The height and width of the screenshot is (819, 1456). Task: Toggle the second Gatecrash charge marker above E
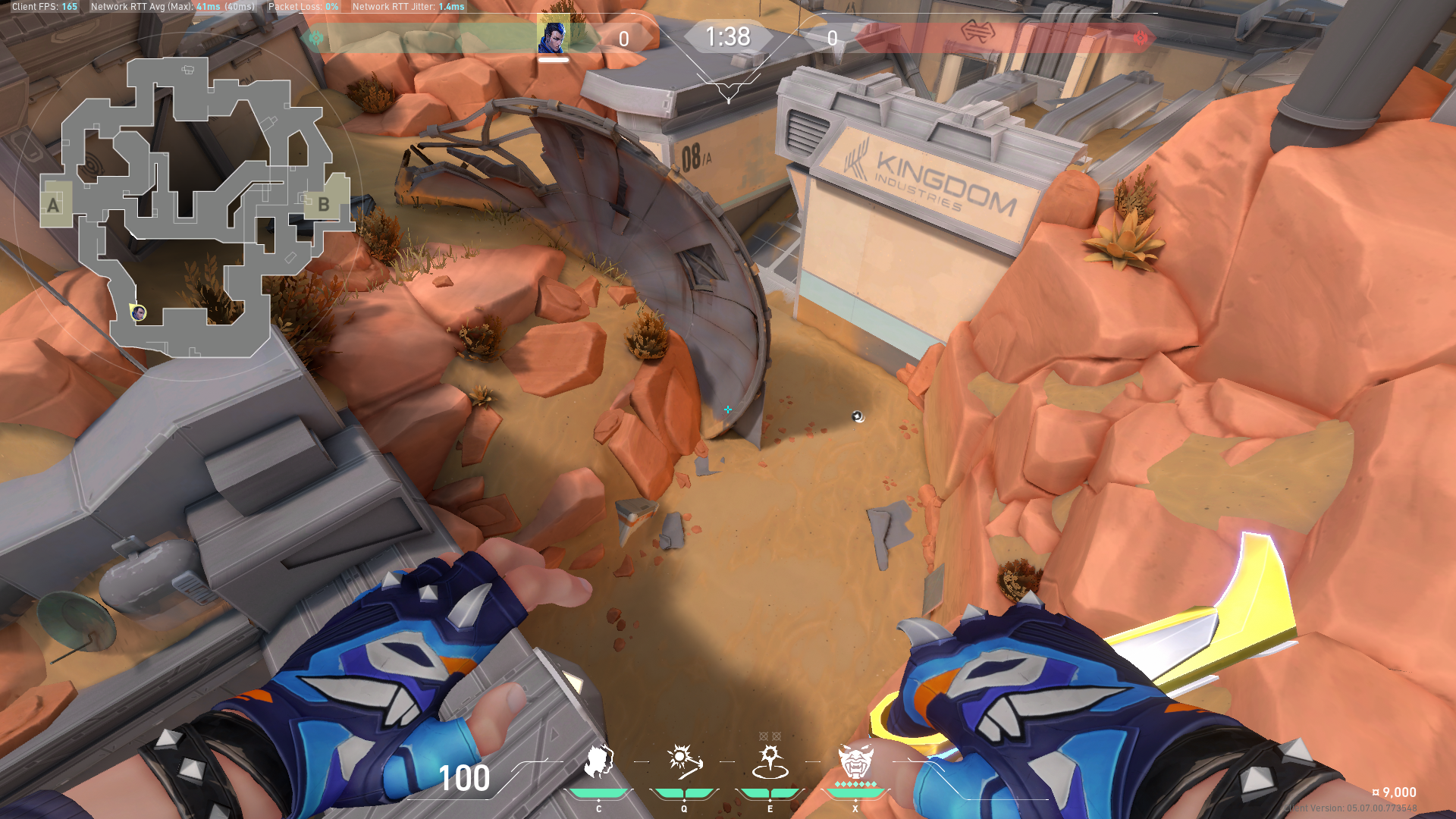click(776, 735)
